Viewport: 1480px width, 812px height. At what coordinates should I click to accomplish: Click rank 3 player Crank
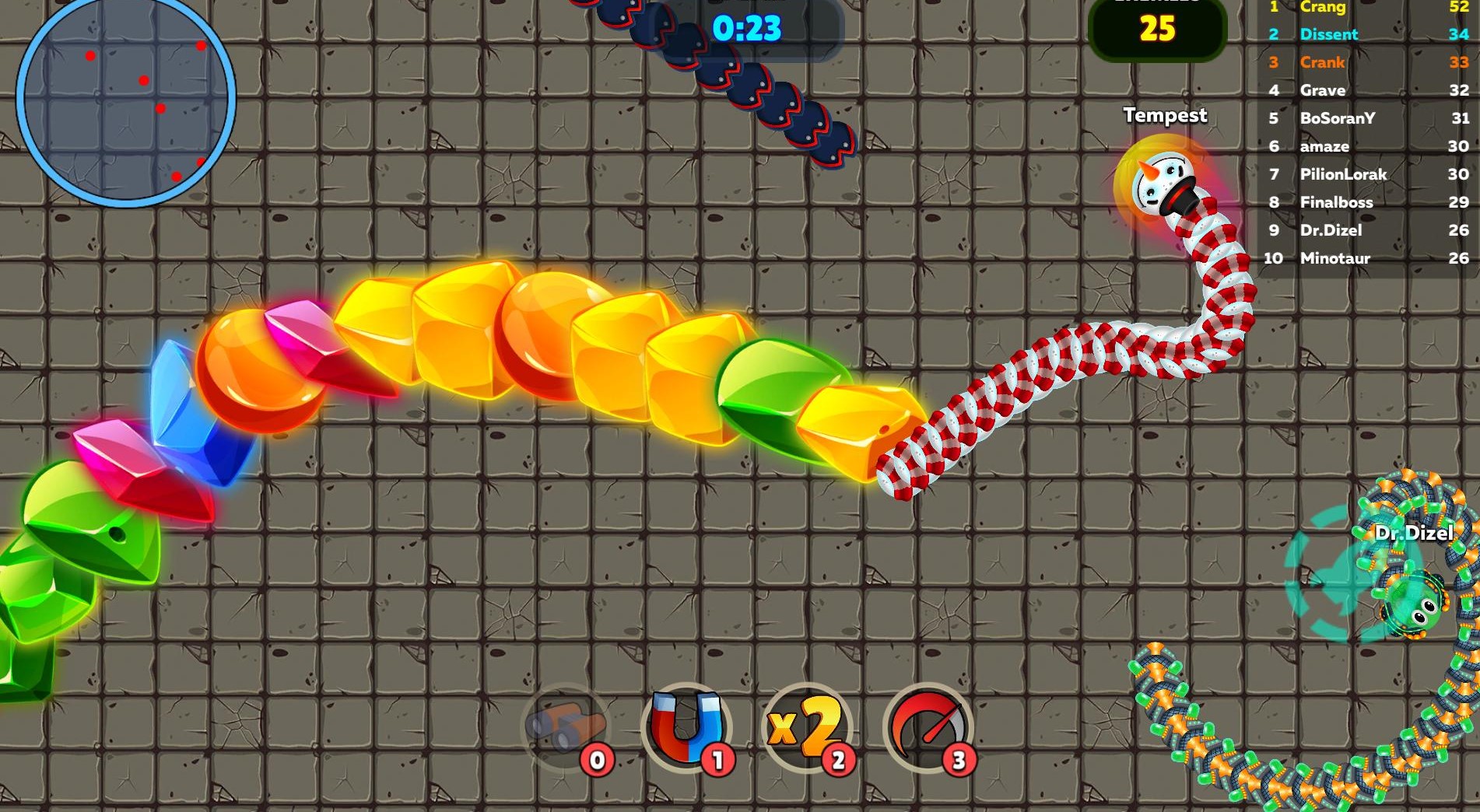point(1323,63)
